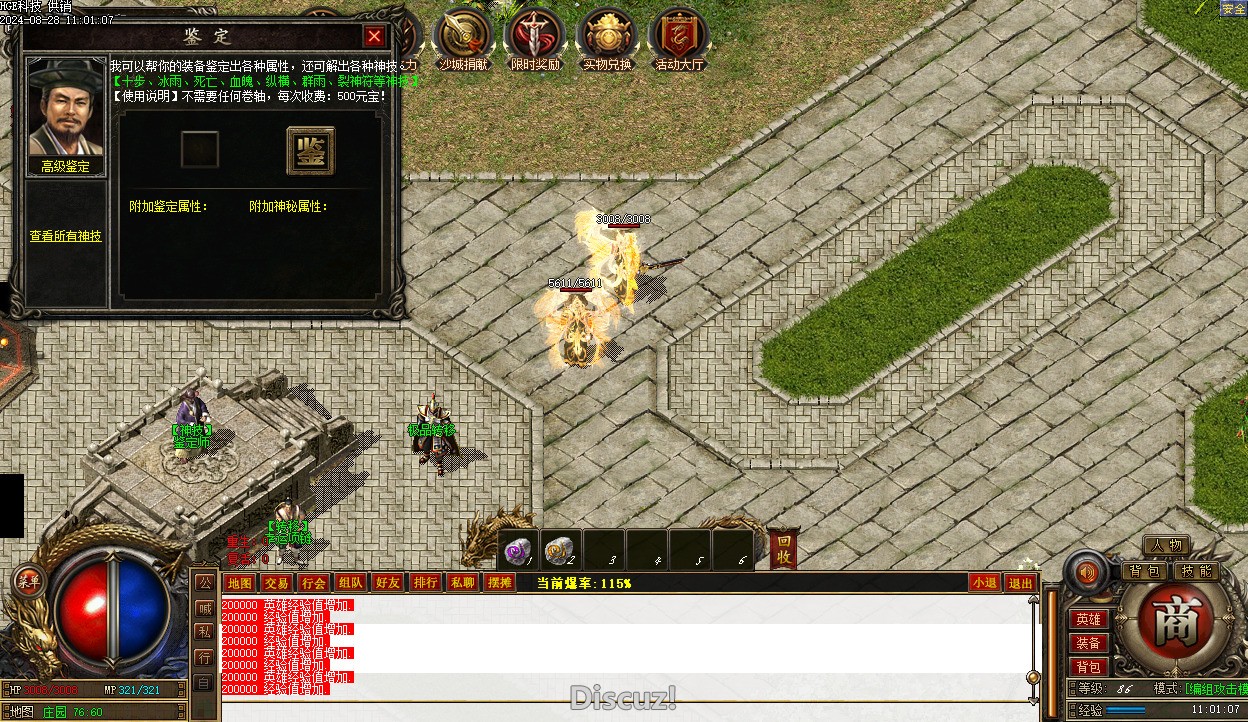The width and height of the screenshot is (1248, 722).
Task: Close the 鉴定 appraisal window
Action: 374,37
